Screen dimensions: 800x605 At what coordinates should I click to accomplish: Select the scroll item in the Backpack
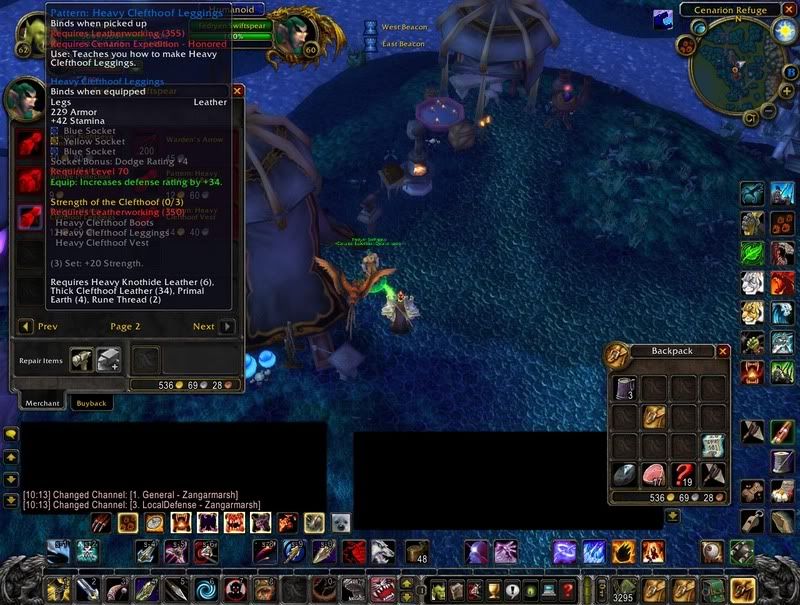[x=713, y=445]
